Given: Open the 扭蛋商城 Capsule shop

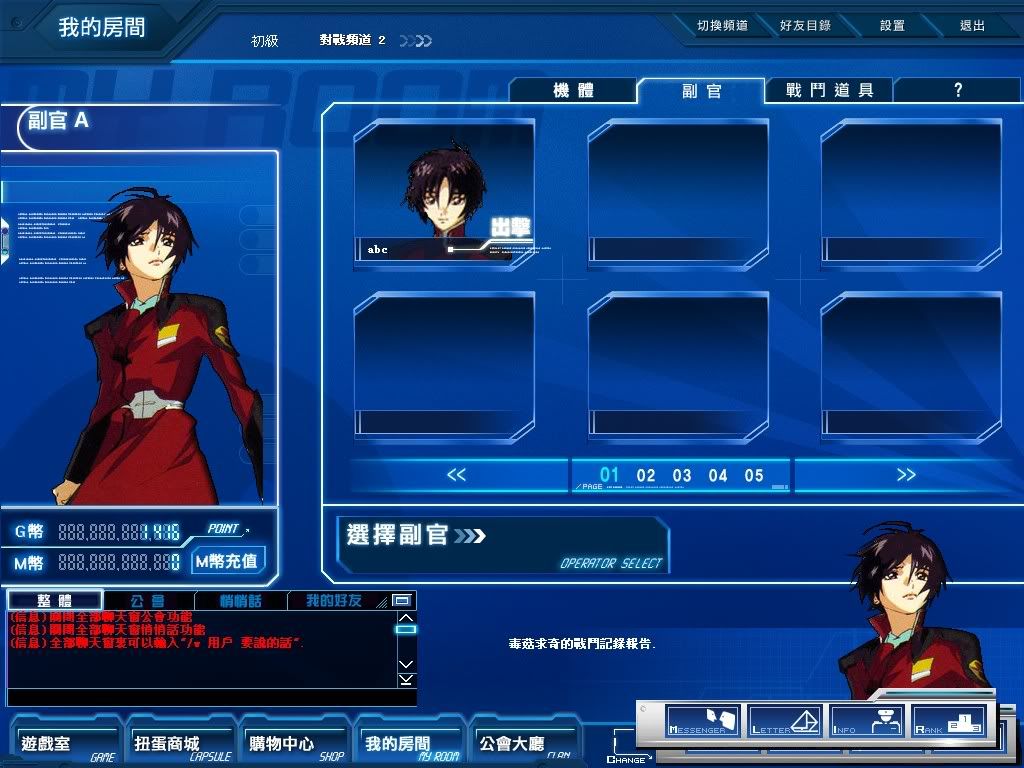Looking at the screenshot, I should click(x=174, y=744).
